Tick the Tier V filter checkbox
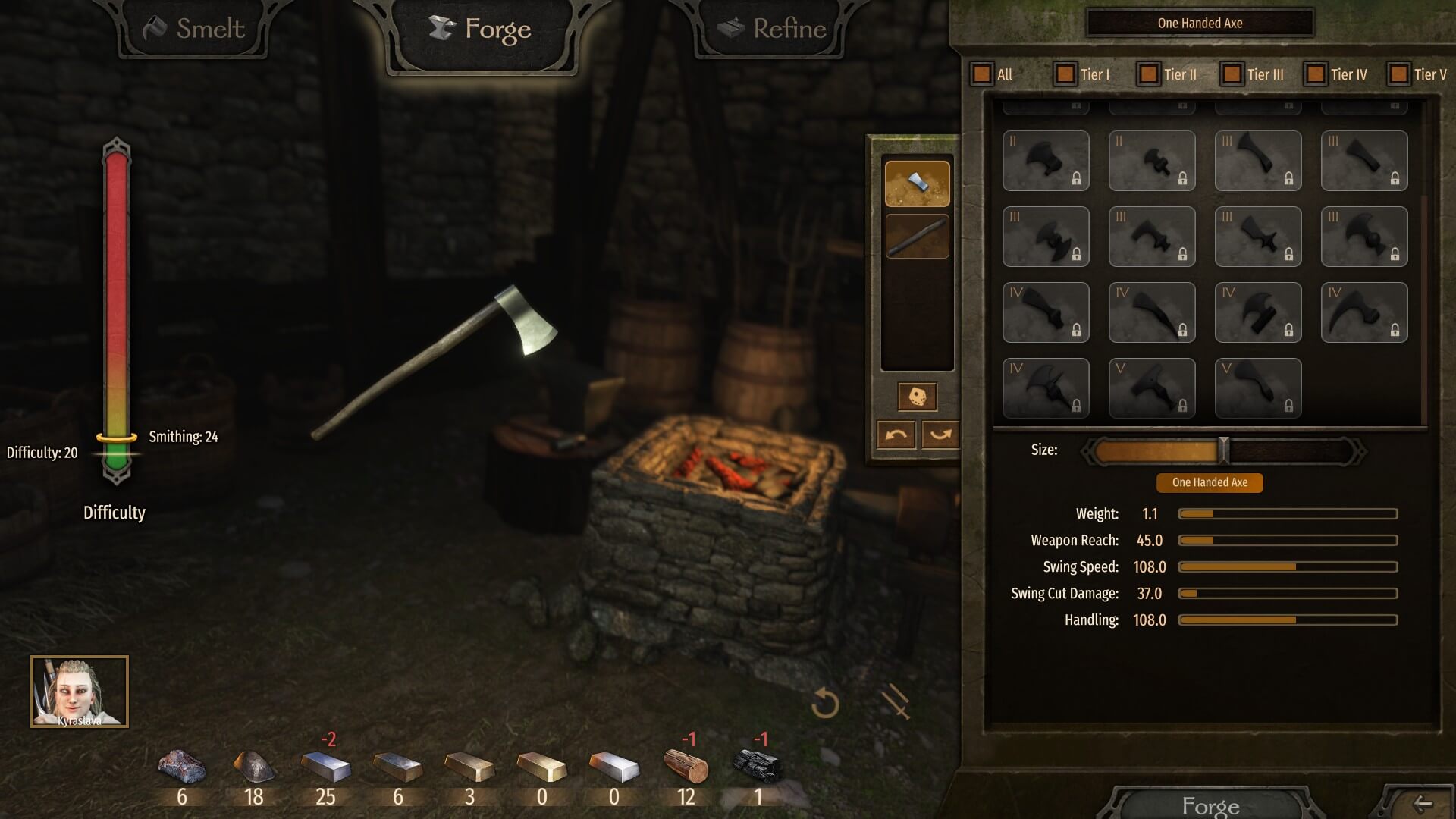The width and height of the screenshot is (1456, 819). [x=1399, y=74]
